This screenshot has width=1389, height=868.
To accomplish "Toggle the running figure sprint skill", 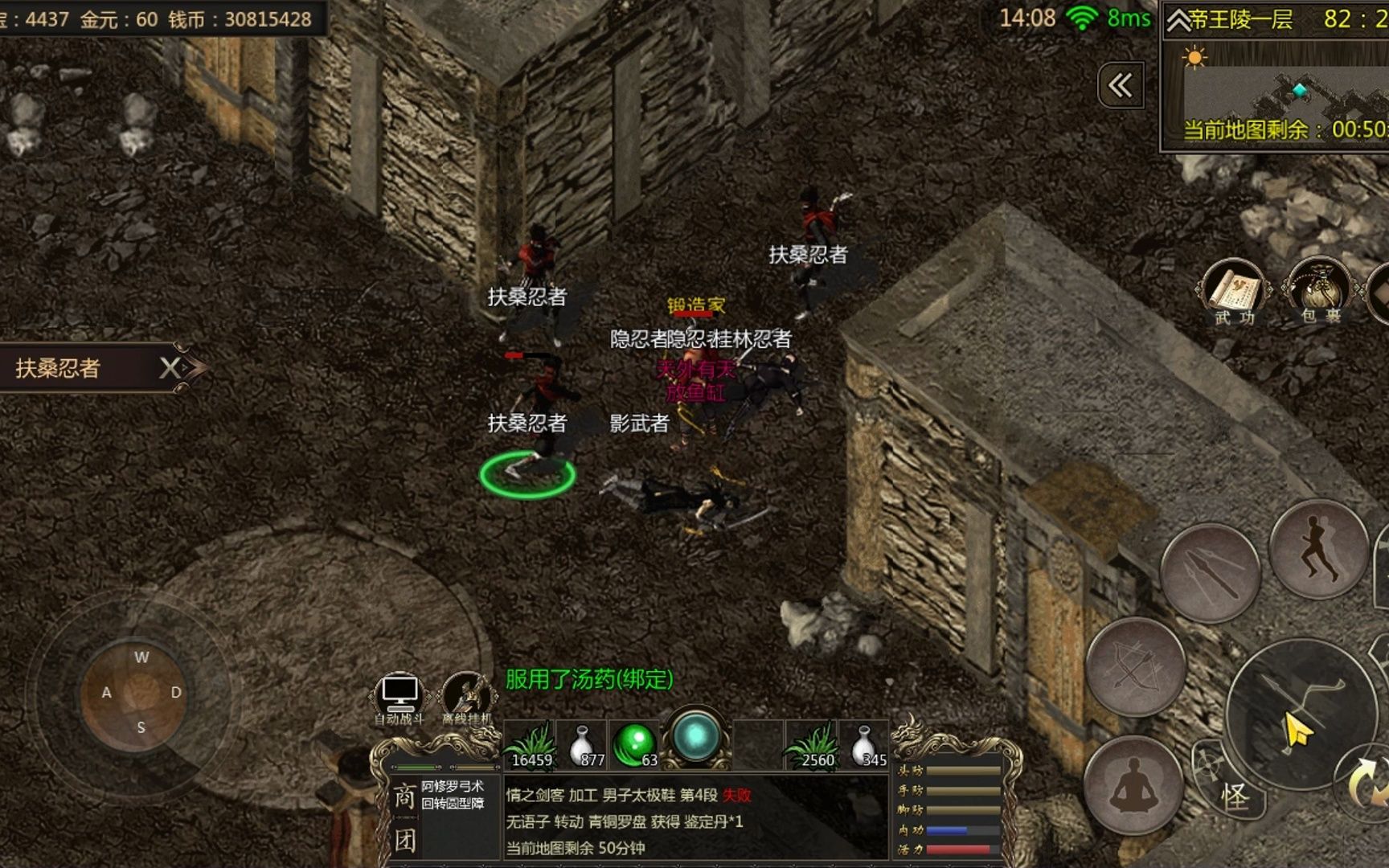I will point(1319,548).
